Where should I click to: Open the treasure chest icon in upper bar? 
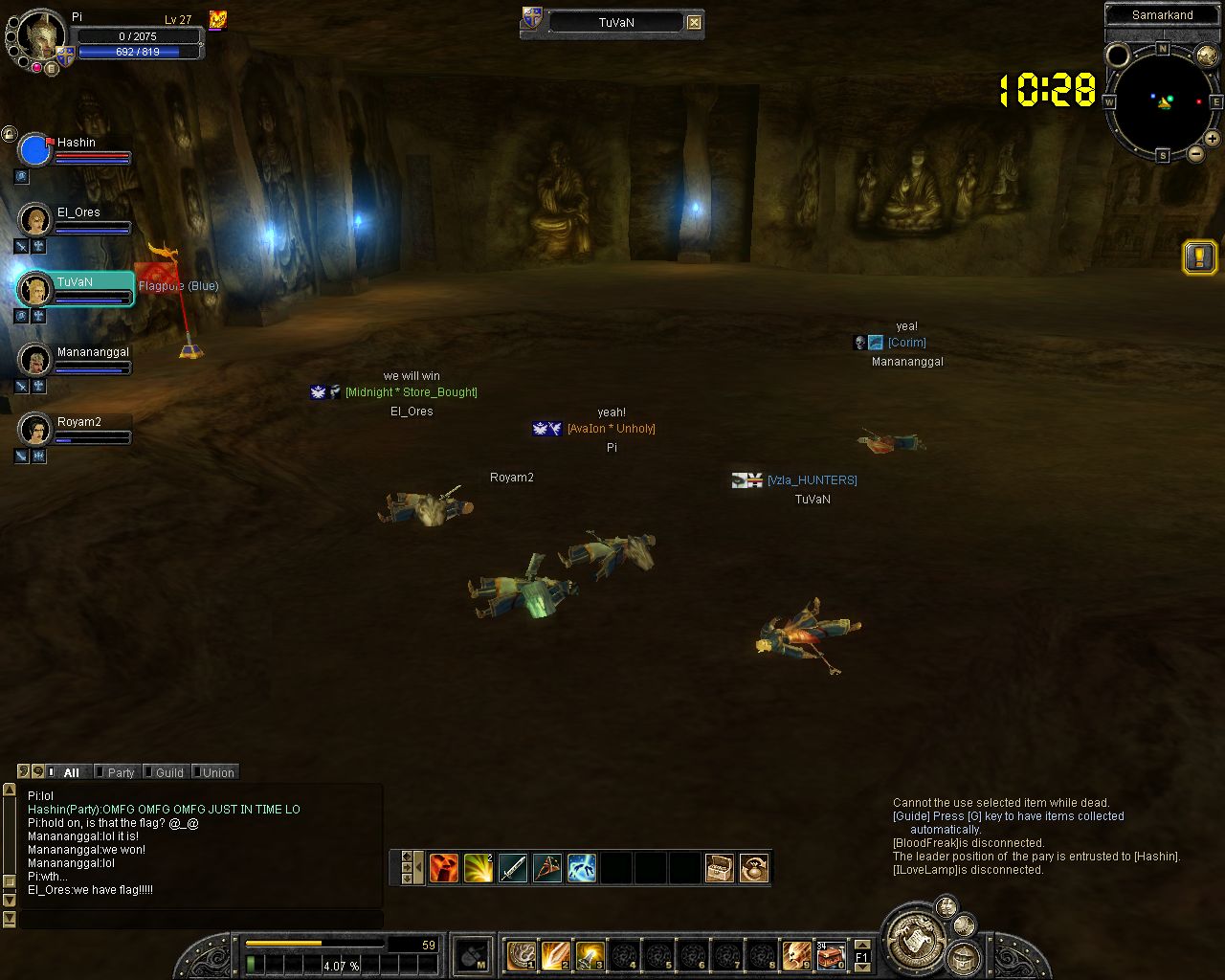click(720, 868)
